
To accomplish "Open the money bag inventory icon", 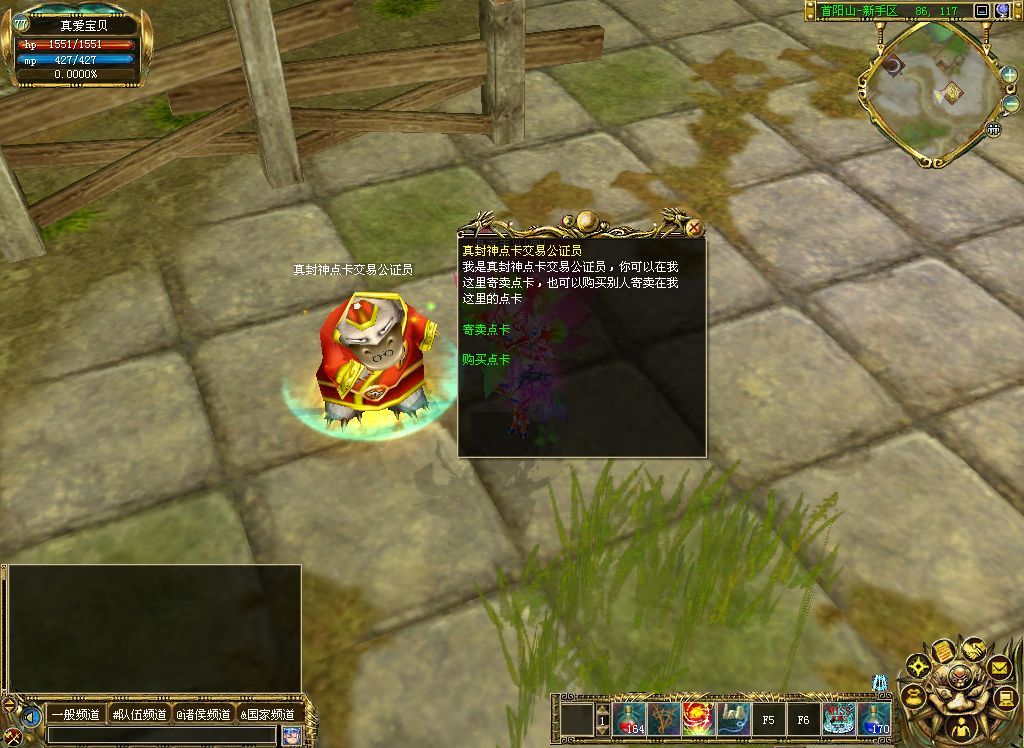I will tap(913, 694).
